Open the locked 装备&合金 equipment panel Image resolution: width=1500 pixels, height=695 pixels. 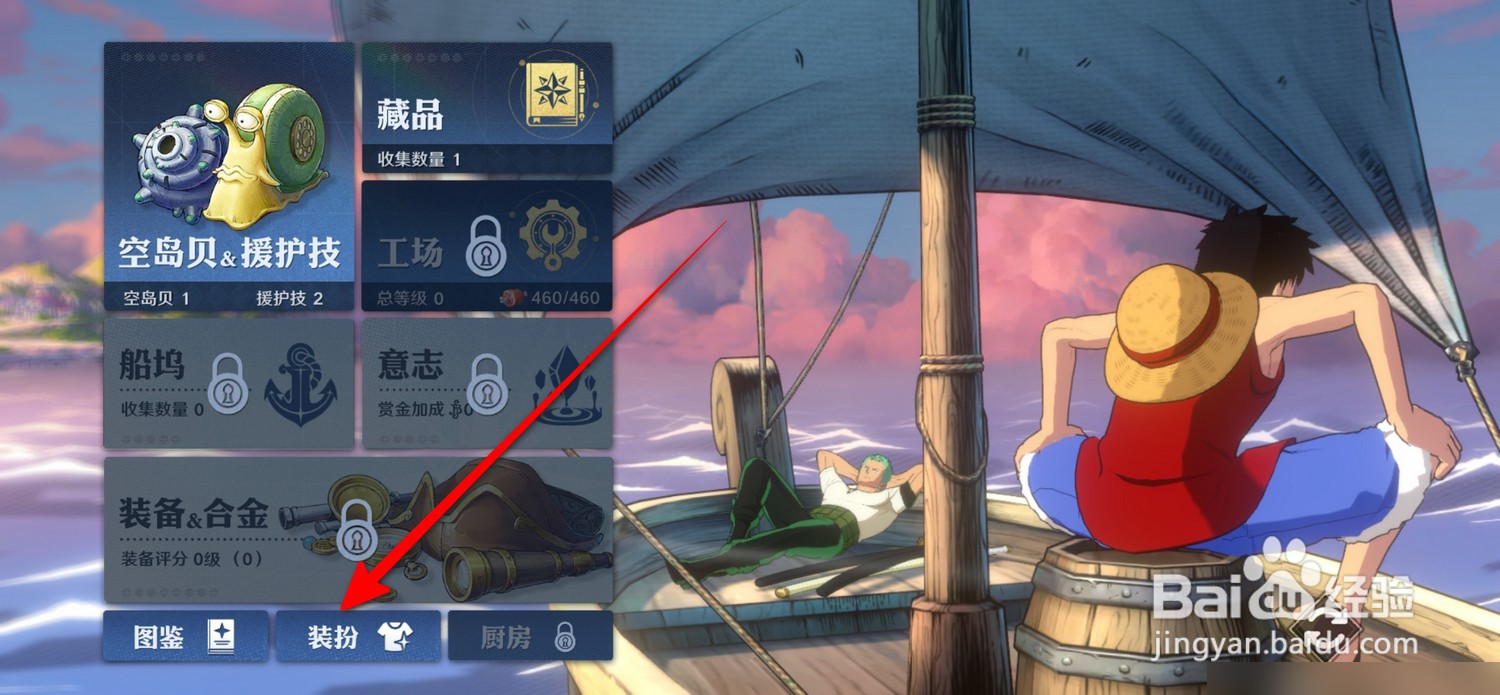(358, 529)
